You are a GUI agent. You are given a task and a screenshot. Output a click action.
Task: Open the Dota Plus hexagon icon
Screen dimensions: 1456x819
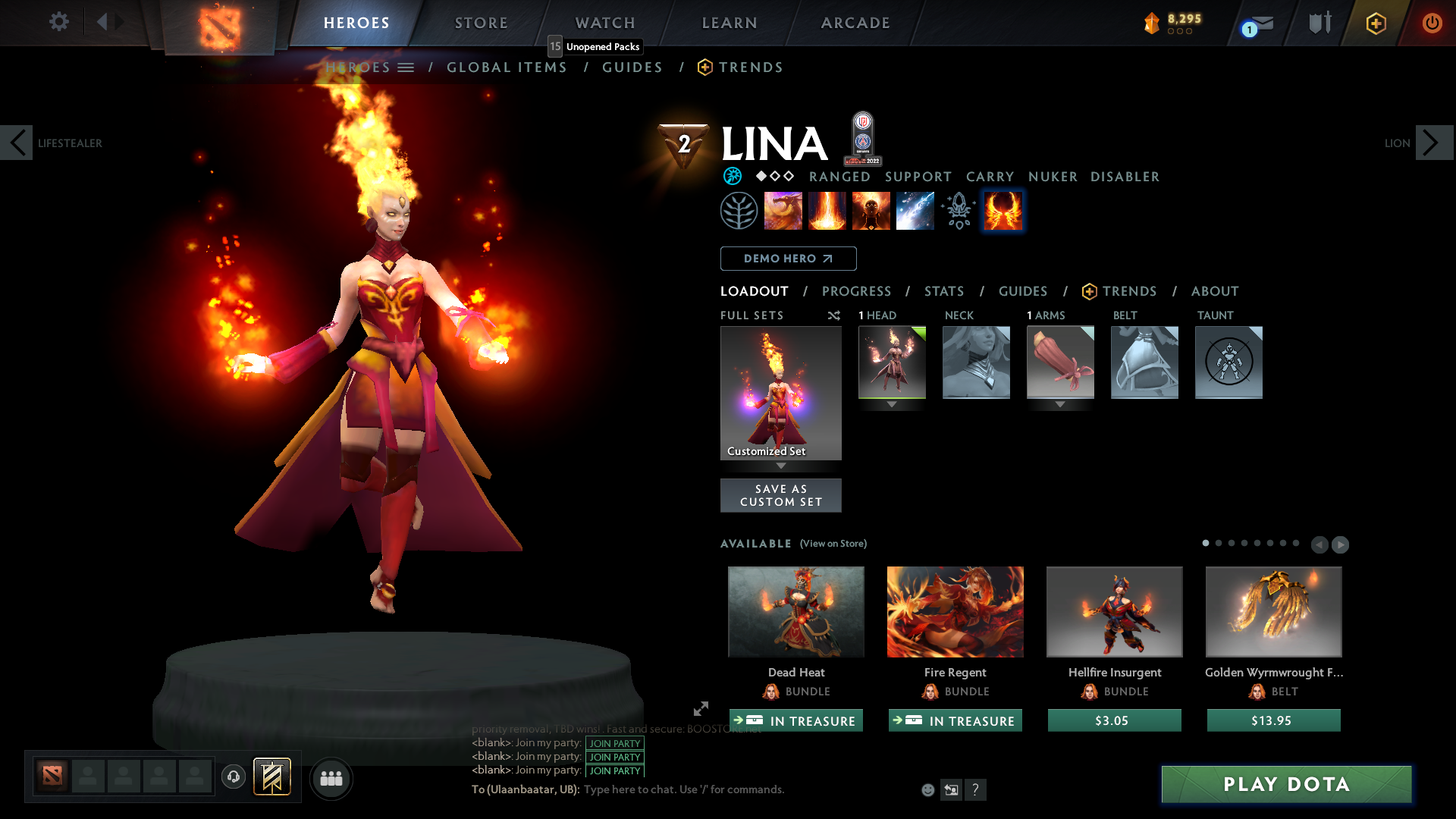[x=1375, y=23]
